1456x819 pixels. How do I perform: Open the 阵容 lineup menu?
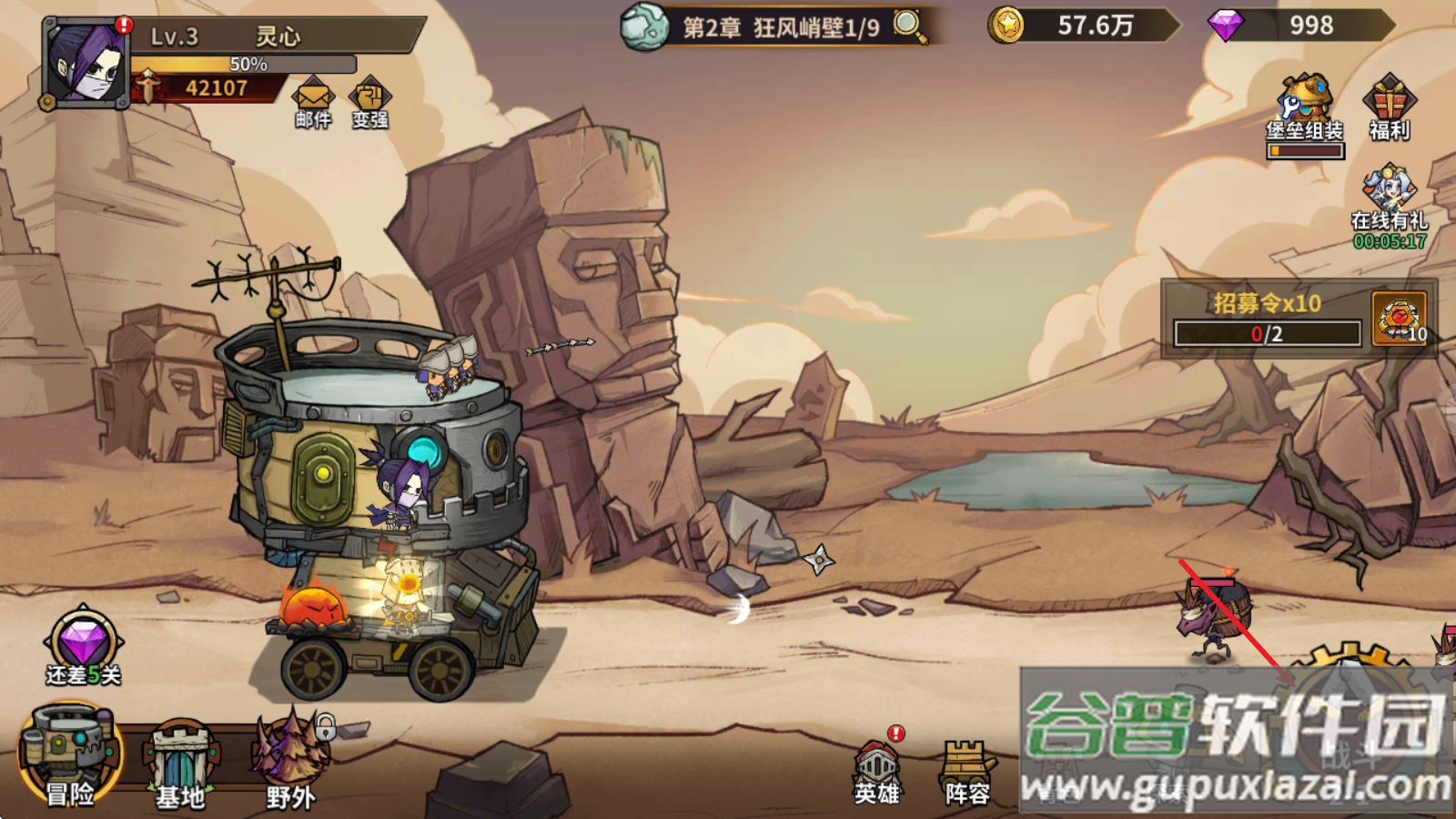(966, 772)
